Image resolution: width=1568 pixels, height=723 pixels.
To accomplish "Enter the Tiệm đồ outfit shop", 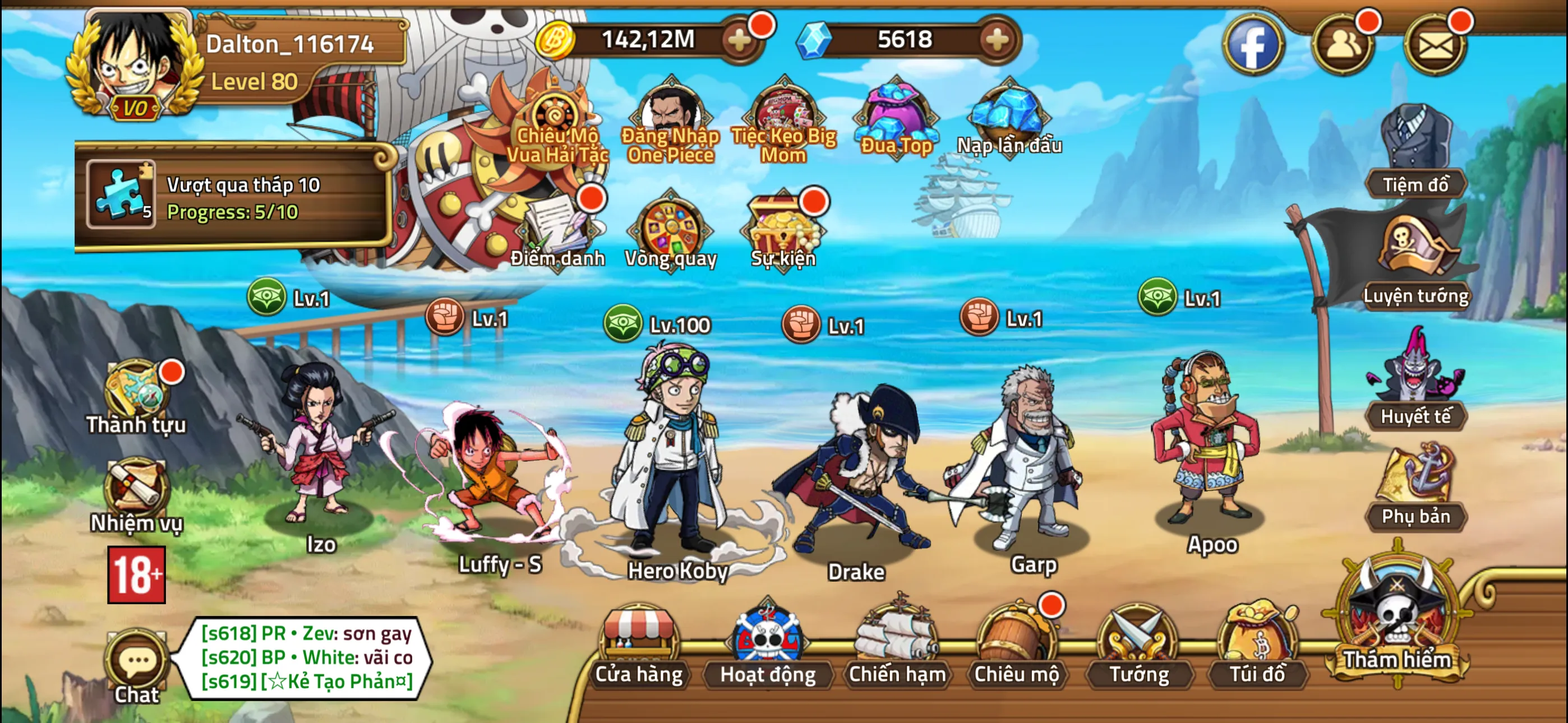I will pos(1415,152).
